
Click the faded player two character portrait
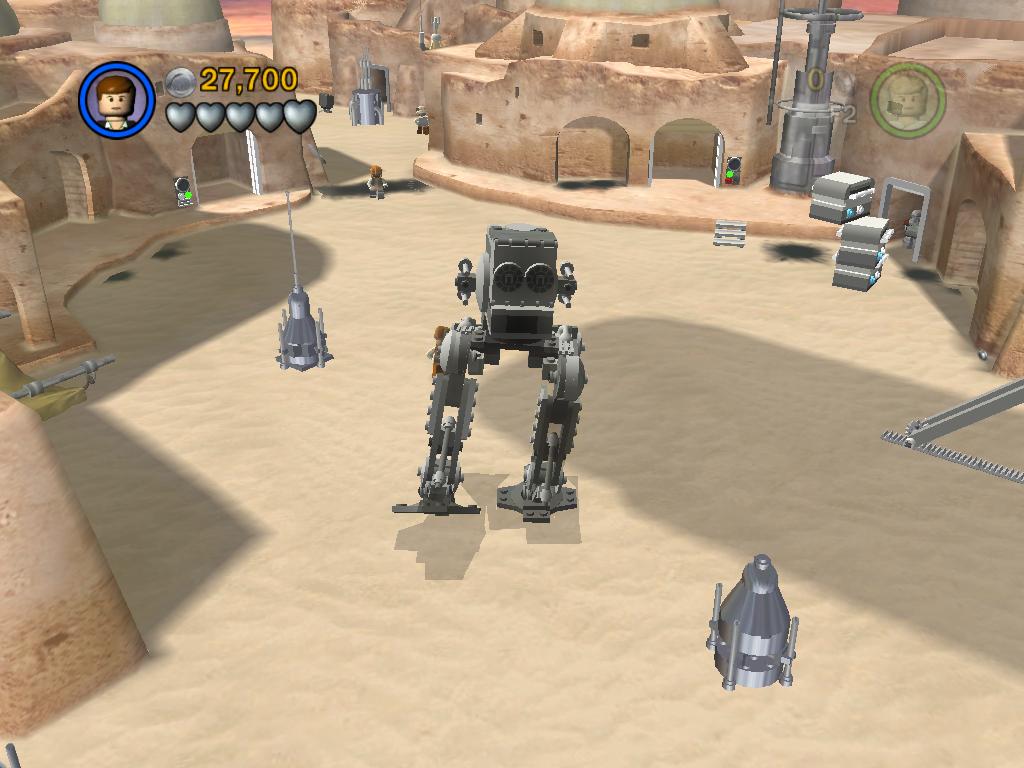click(907, 100)
